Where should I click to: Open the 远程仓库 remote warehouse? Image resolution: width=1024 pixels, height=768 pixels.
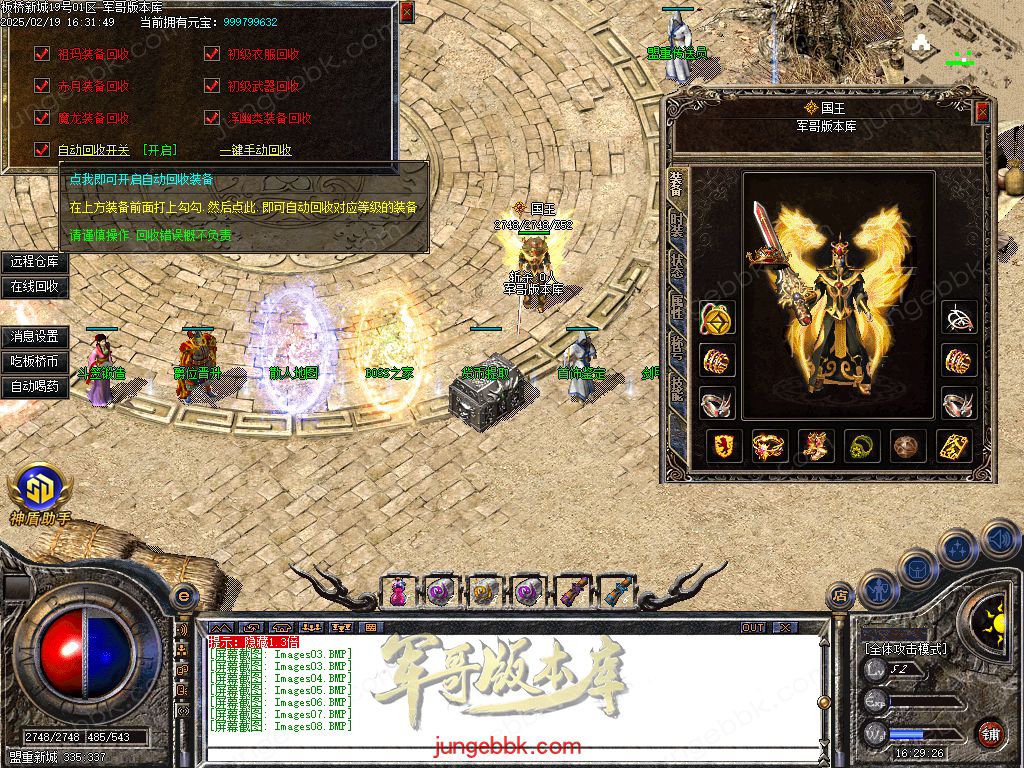pyautogui.click(x=35, y=262)
